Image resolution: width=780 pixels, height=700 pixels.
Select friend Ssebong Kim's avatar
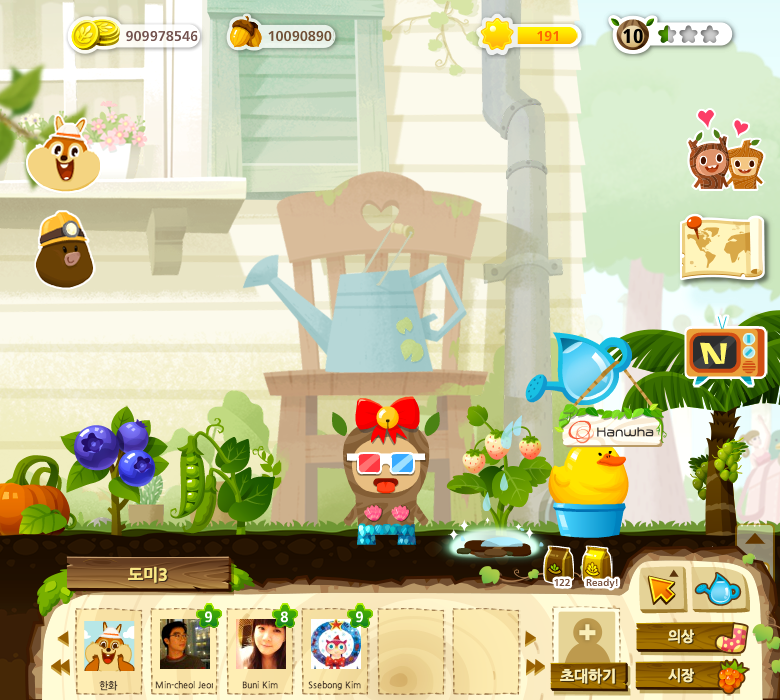click(x=336, y=646)
